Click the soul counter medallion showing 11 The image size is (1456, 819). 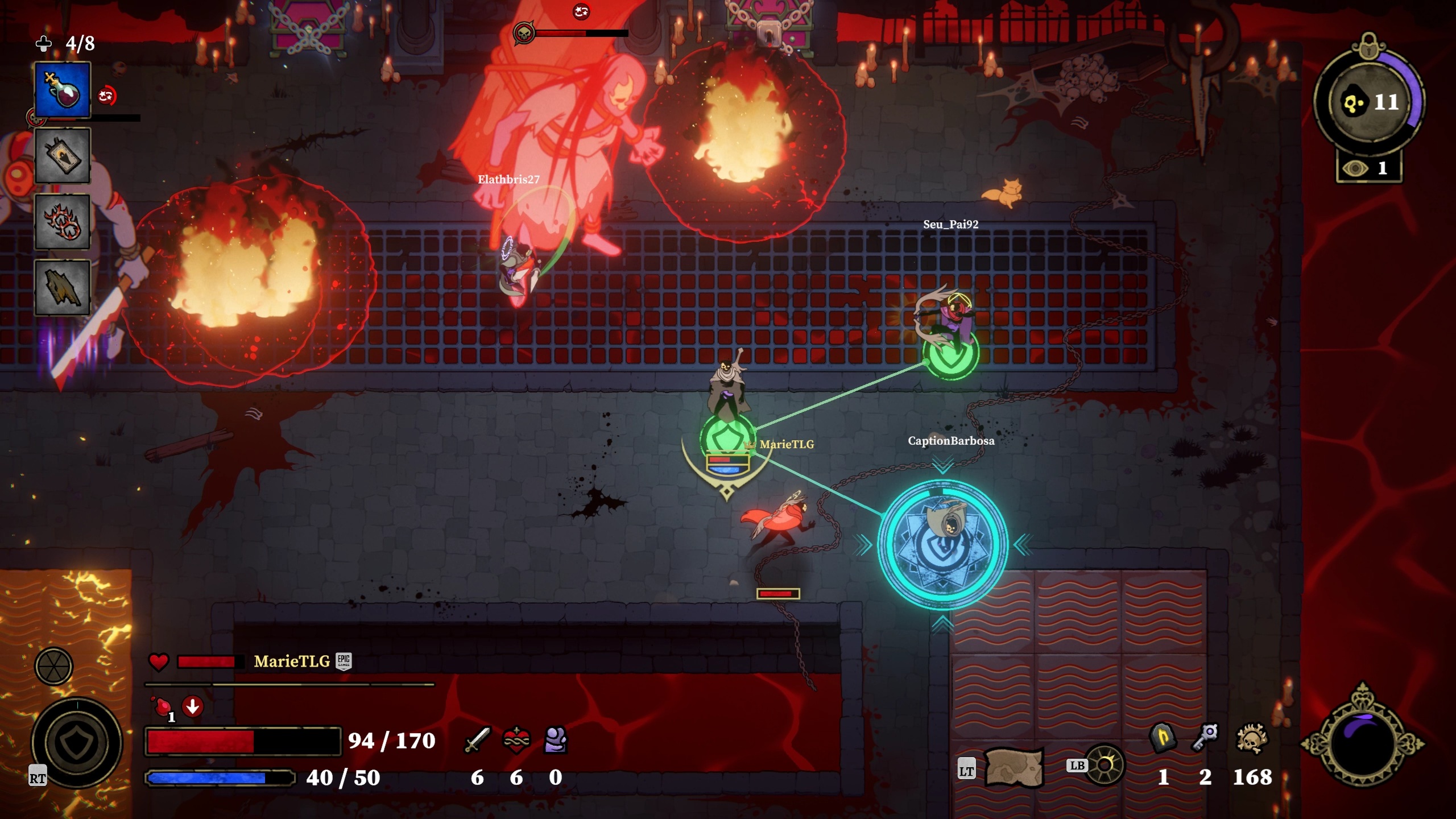(x=1368, y=102)
